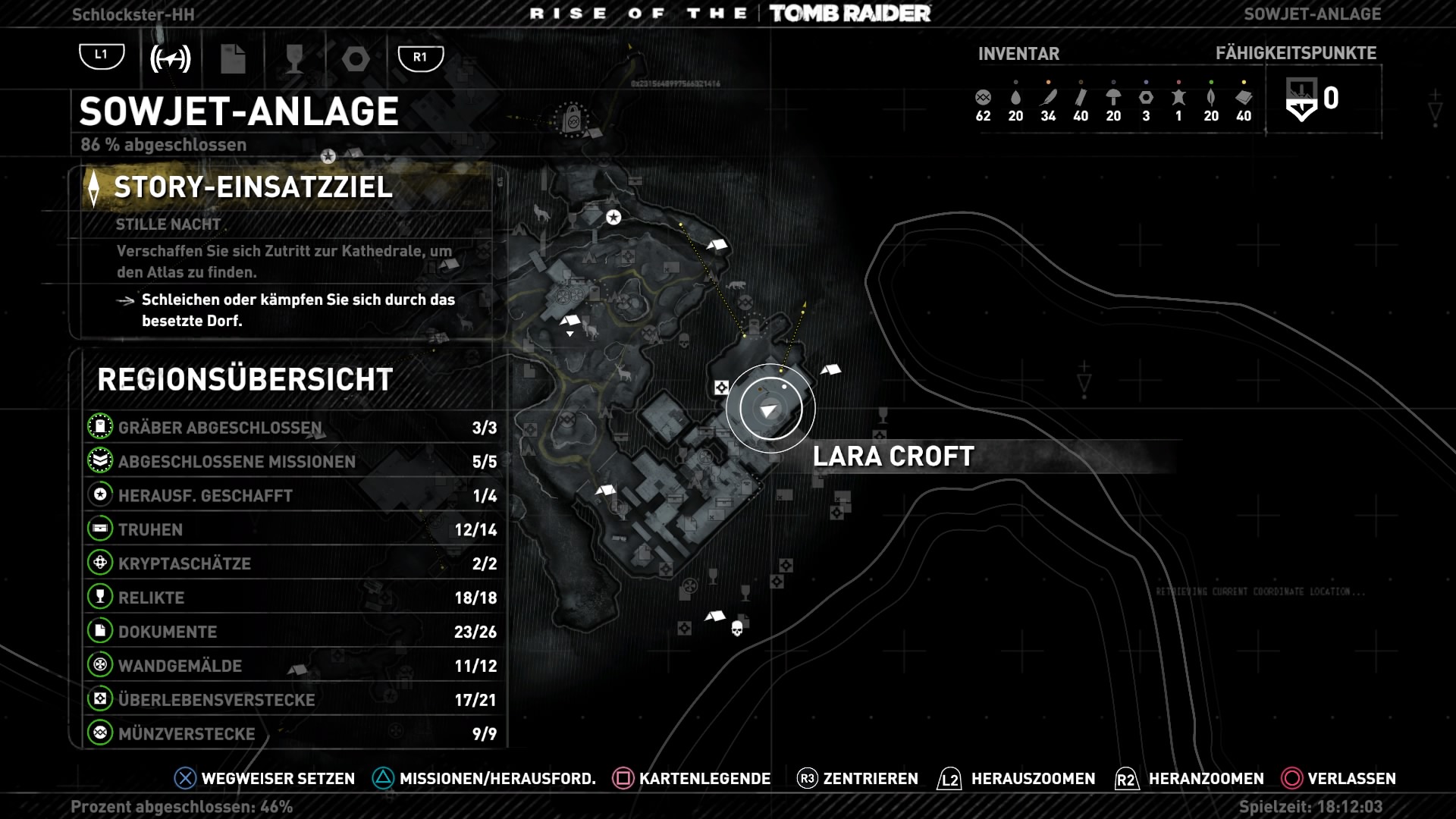The height and width of the screenshot is (819, 1456).
Task: Switch to the relics chalice tab
Action: click(x=294, y=58)
